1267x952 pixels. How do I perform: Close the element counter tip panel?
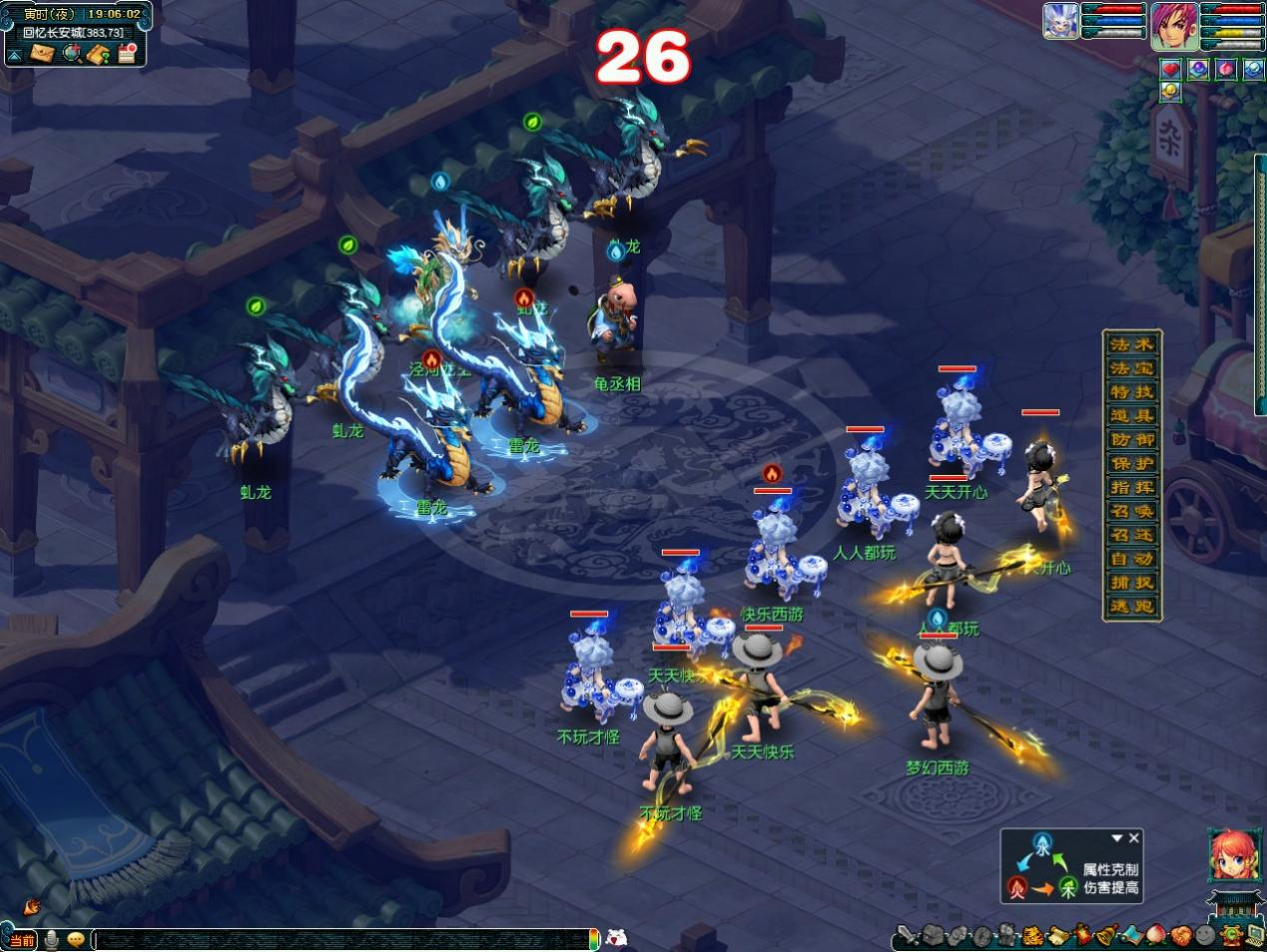click(x=1133, y=838)
